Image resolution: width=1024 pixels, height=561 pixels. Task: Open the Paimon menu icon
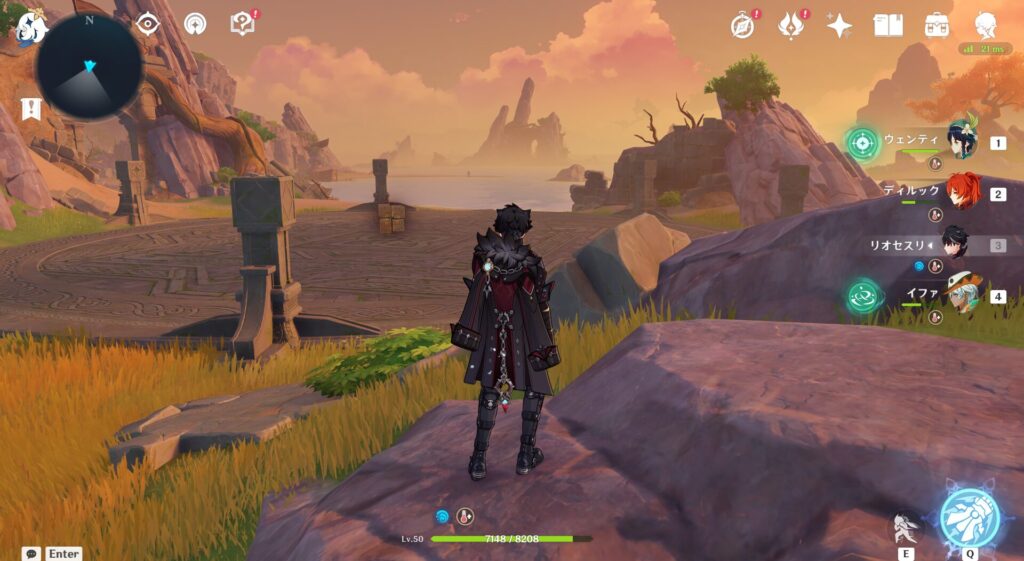coord(30,27)
